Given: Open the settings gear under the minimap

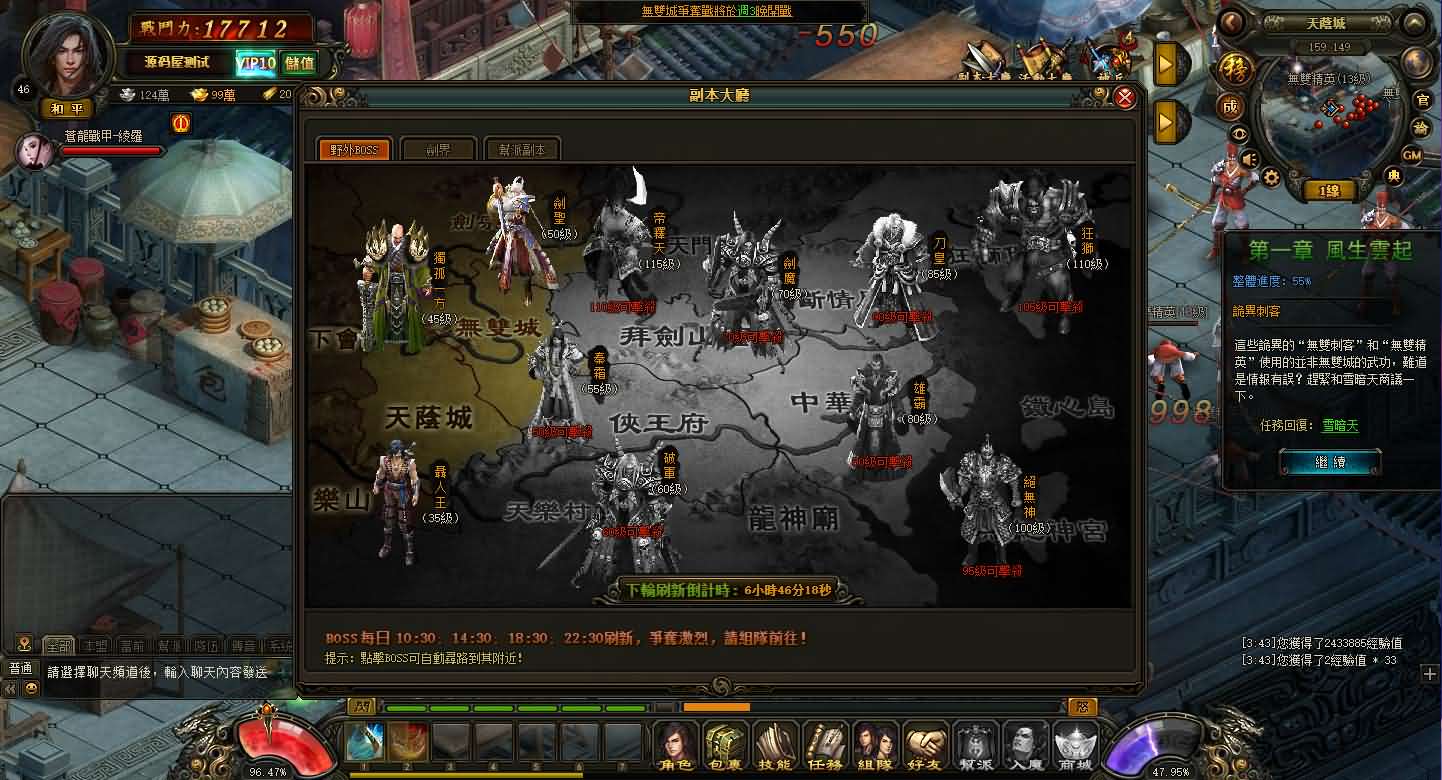Looking at the screenshot, I should coord(1271,177).
